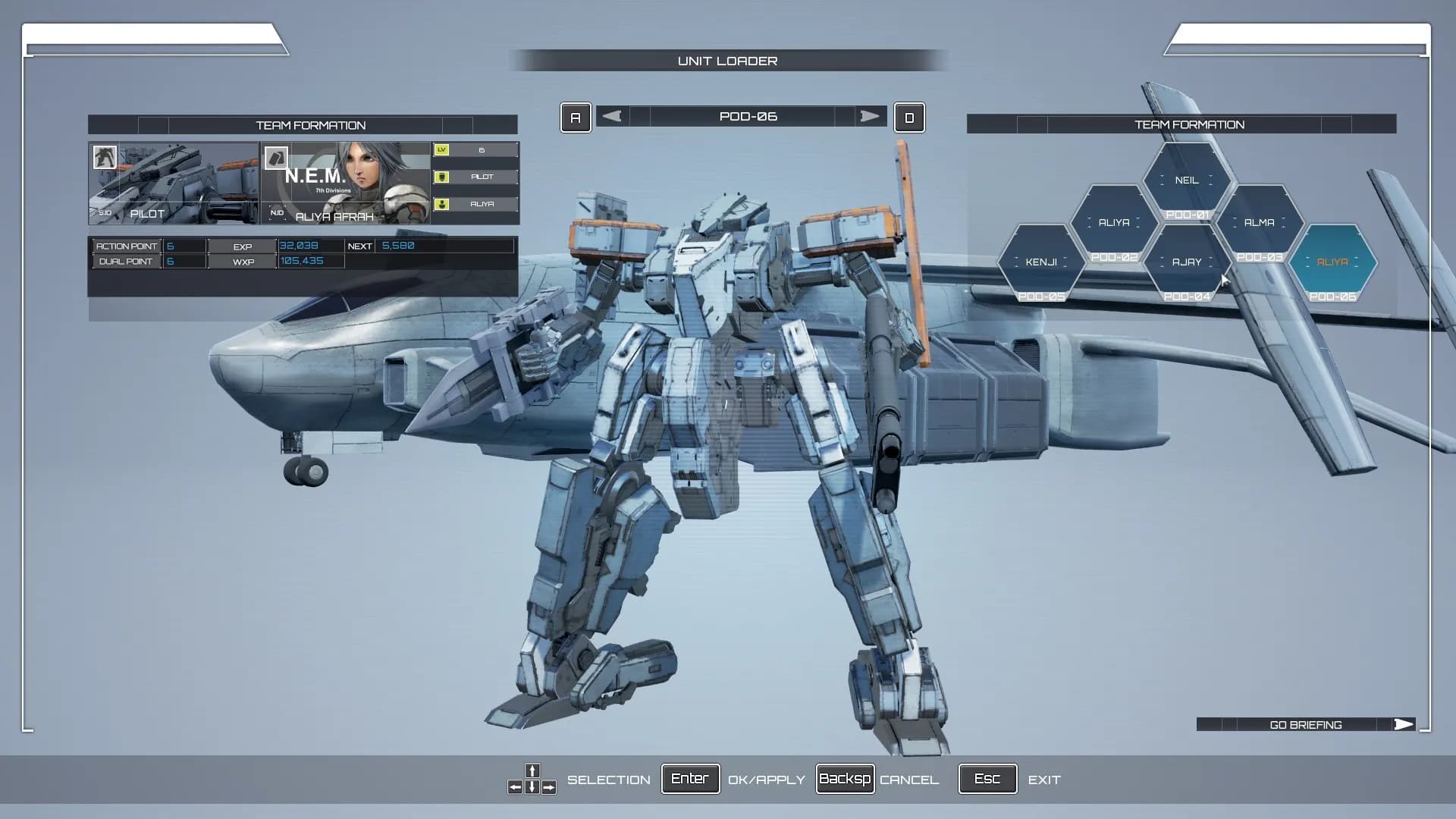This screenshot has height=819, width=1456.
Task: Choose the ALMA hexagon tile
Action: pyautogui.click(x=1259, y=223)
